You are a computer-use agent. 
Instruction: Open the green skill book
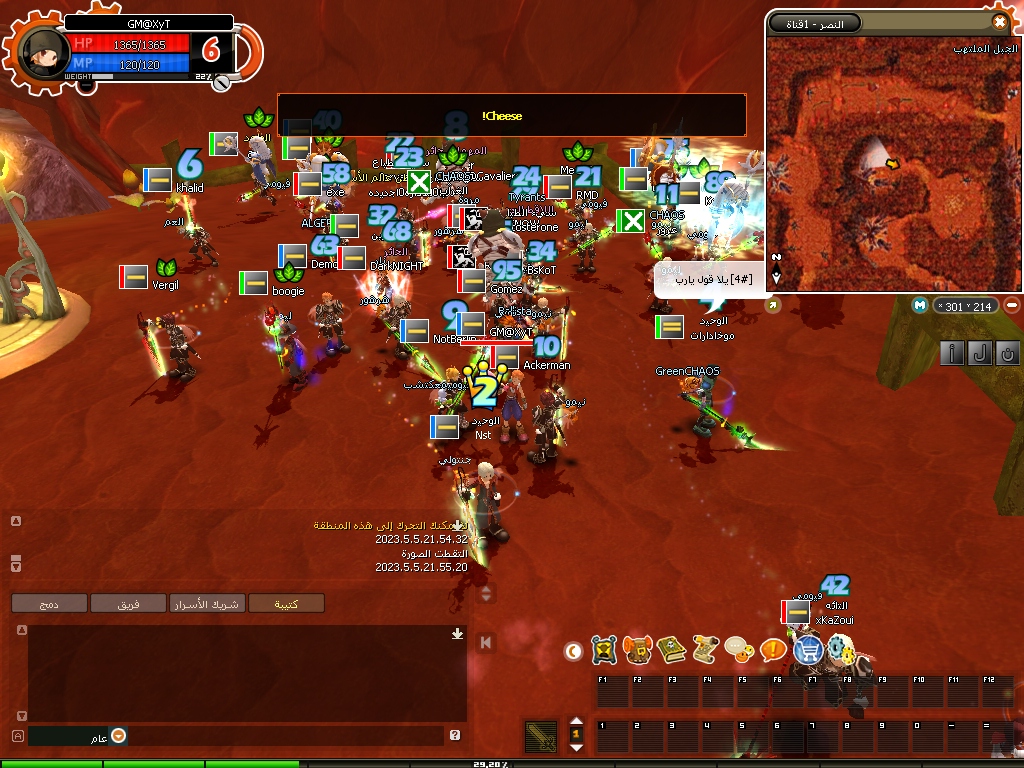pyautogui.click(x=670, y=650)
